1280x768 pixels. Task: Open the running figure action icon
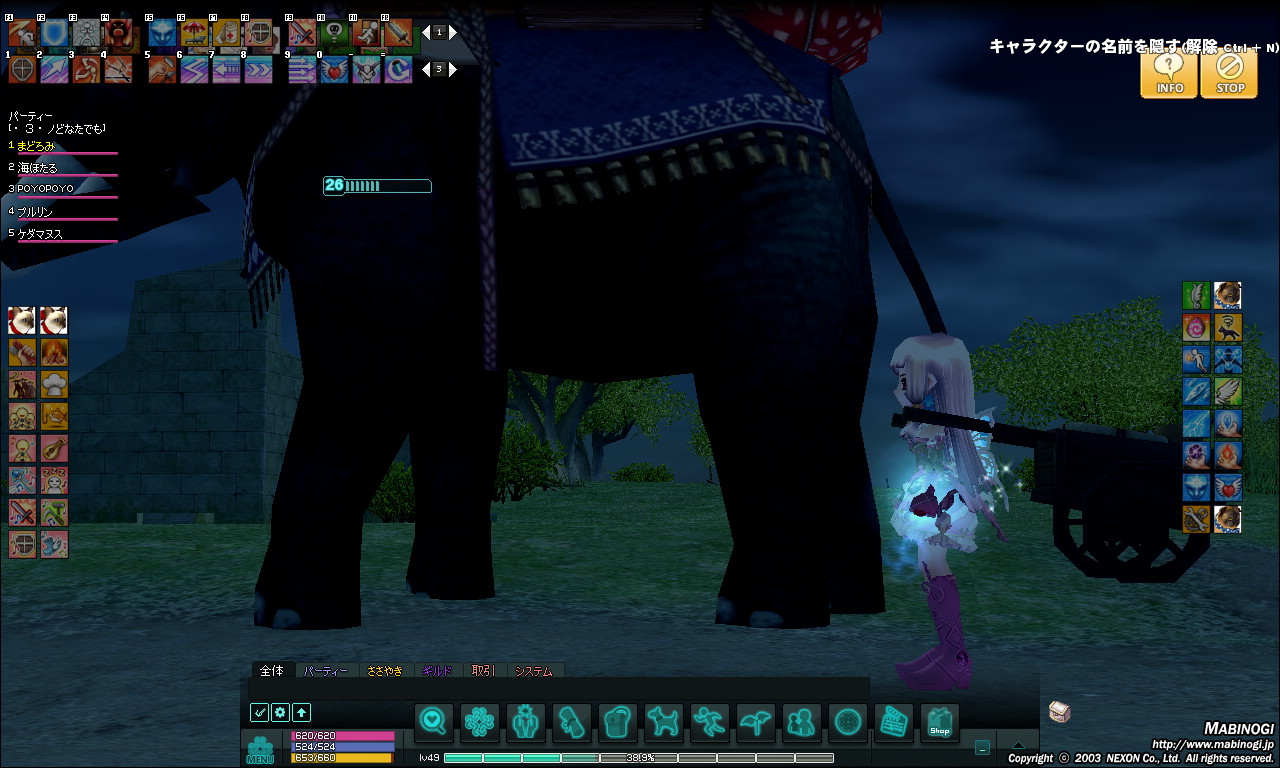click(x=708, y=721)
